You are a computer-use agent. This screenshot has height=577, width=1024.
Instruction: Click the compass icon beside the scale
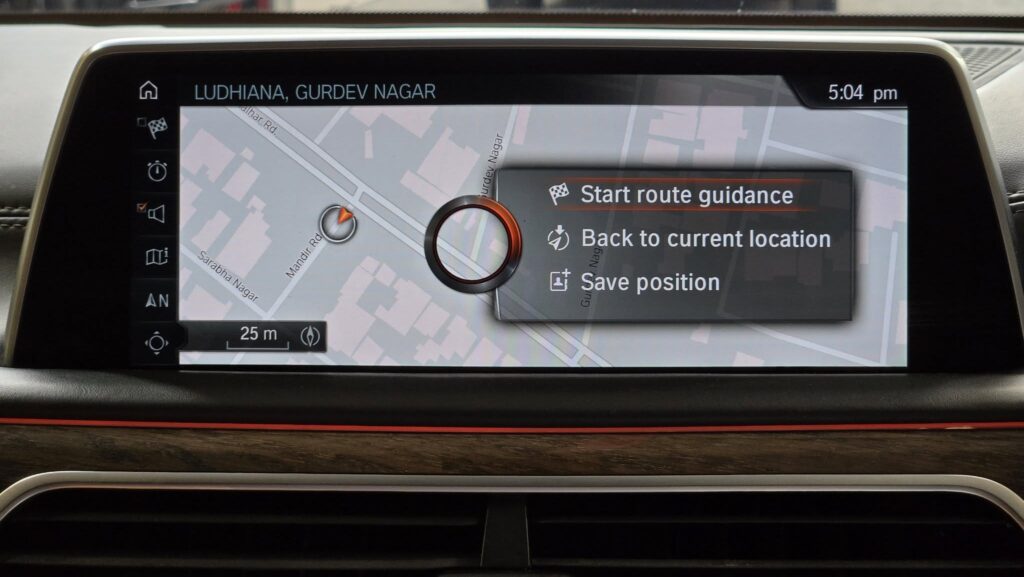pyautogui.click(x=309, y=336)
